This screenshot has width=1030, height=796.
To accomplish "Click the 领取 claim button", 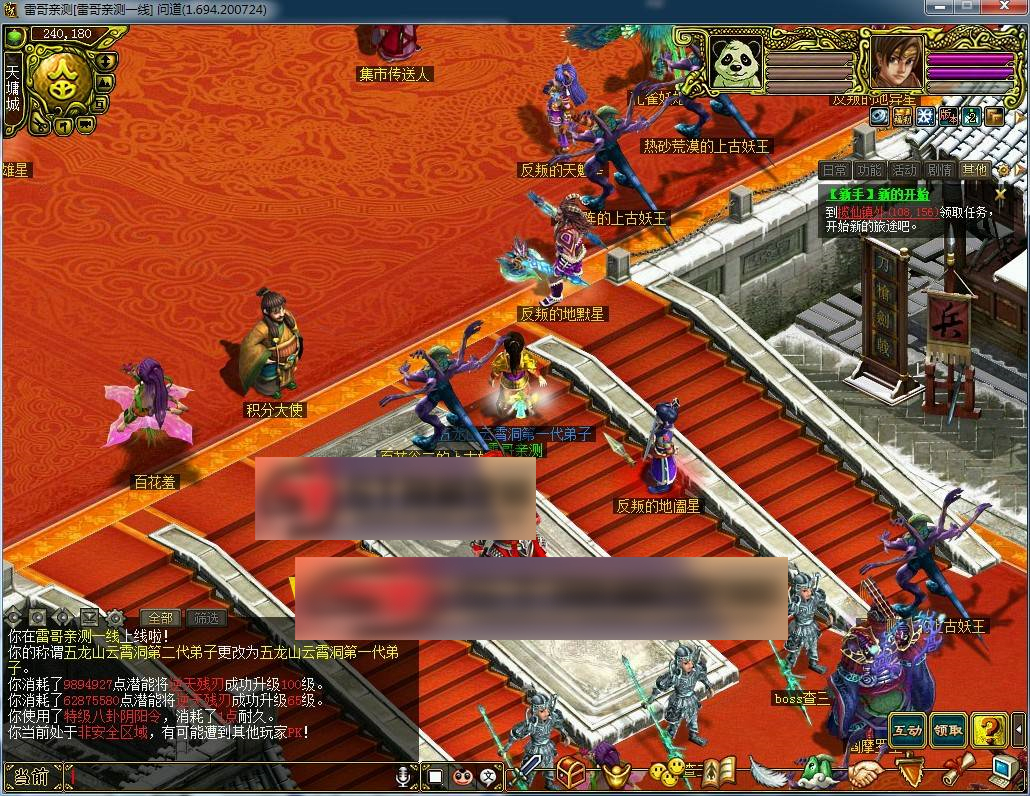I will (948, 731).
